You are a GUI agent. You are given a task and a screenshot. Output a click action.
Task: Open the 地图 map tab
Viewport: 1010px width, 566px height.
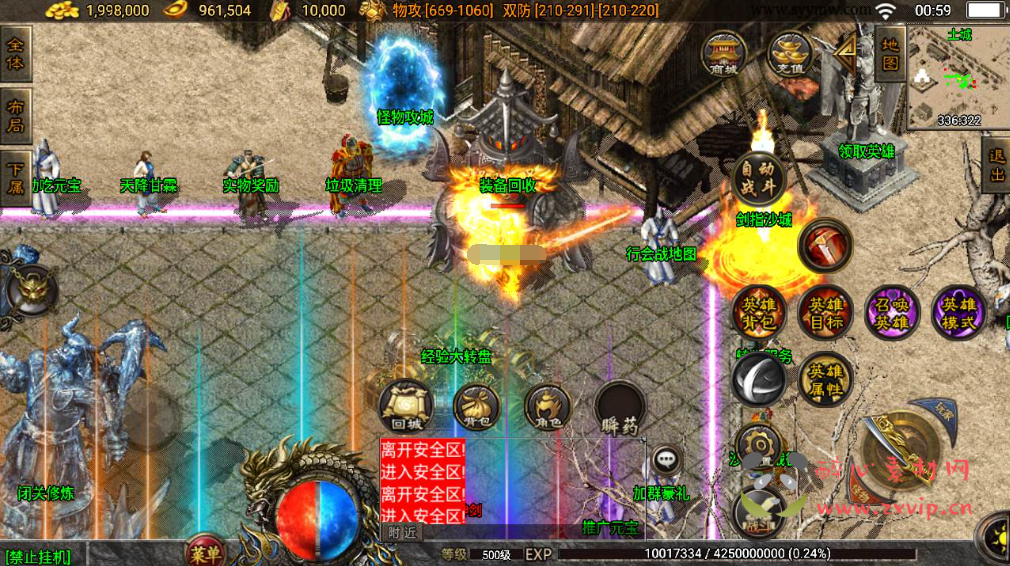coord(889,53)
